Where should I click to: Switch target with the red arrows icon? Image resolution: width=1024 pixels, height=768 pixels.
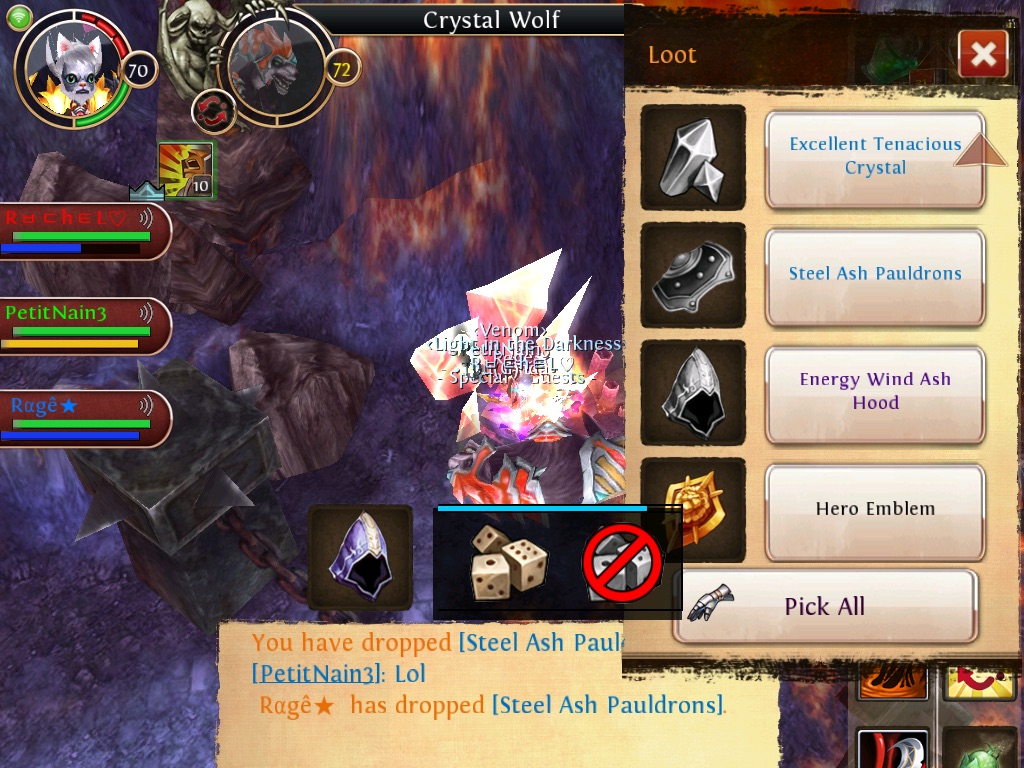(213, 111)
